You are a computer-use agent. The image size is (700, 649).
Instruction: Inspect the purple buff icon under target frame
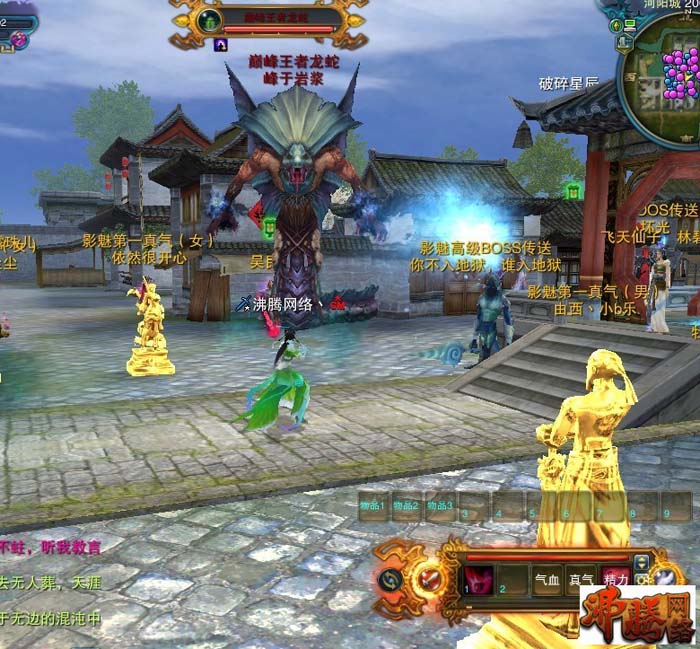(x=221, y=45)
